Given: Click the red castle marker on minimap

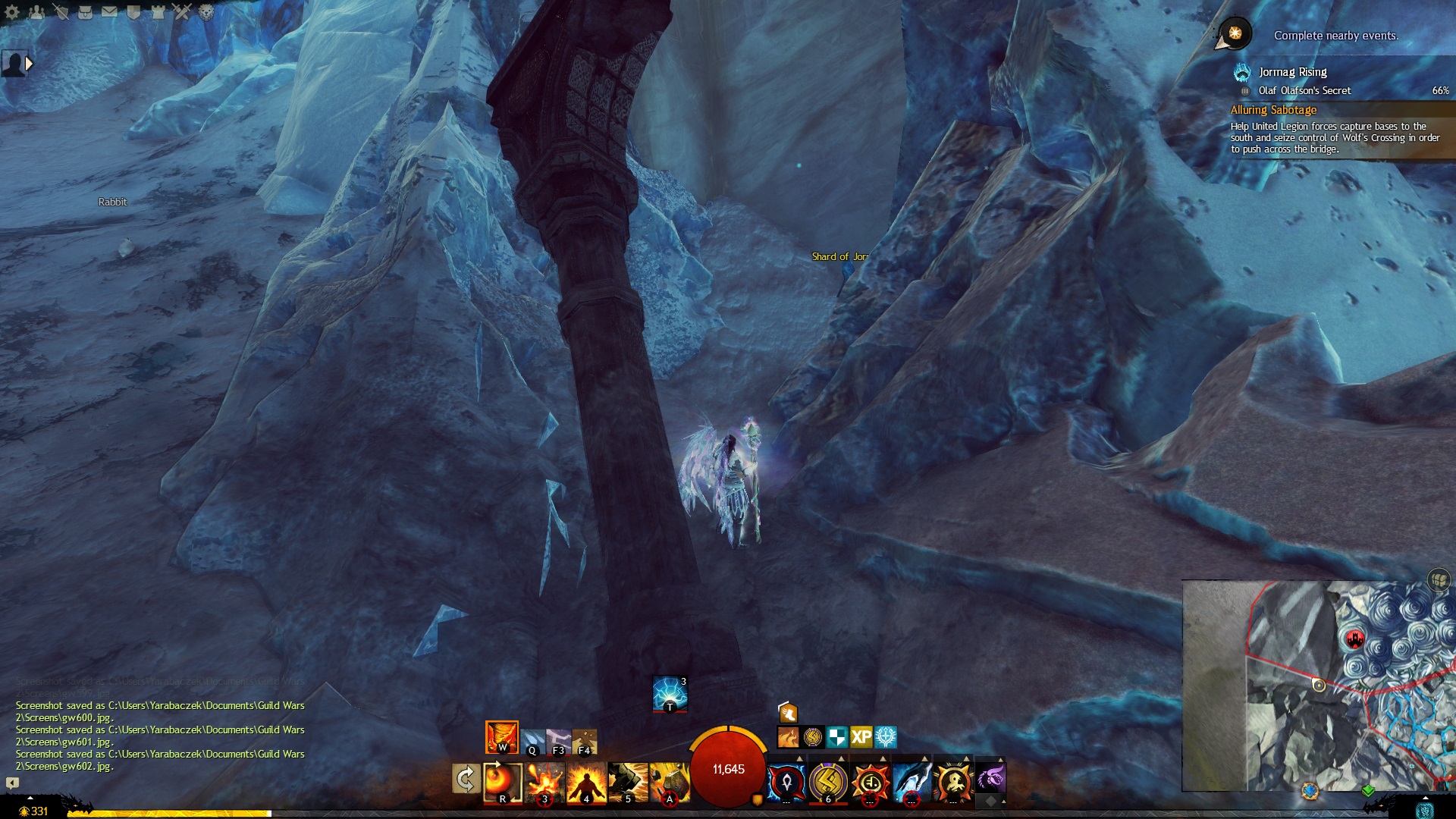Looking at the screenshot, I should [x=1354, y=639].
